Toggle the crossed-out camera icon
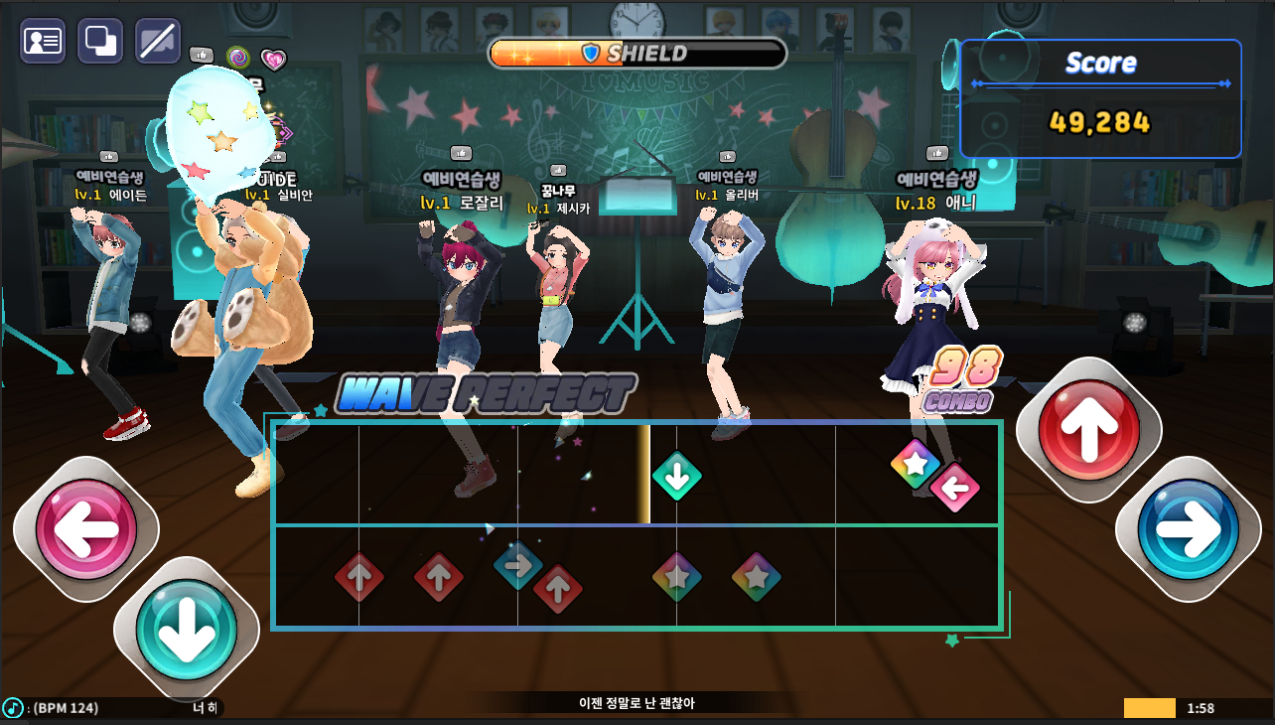 158,41
